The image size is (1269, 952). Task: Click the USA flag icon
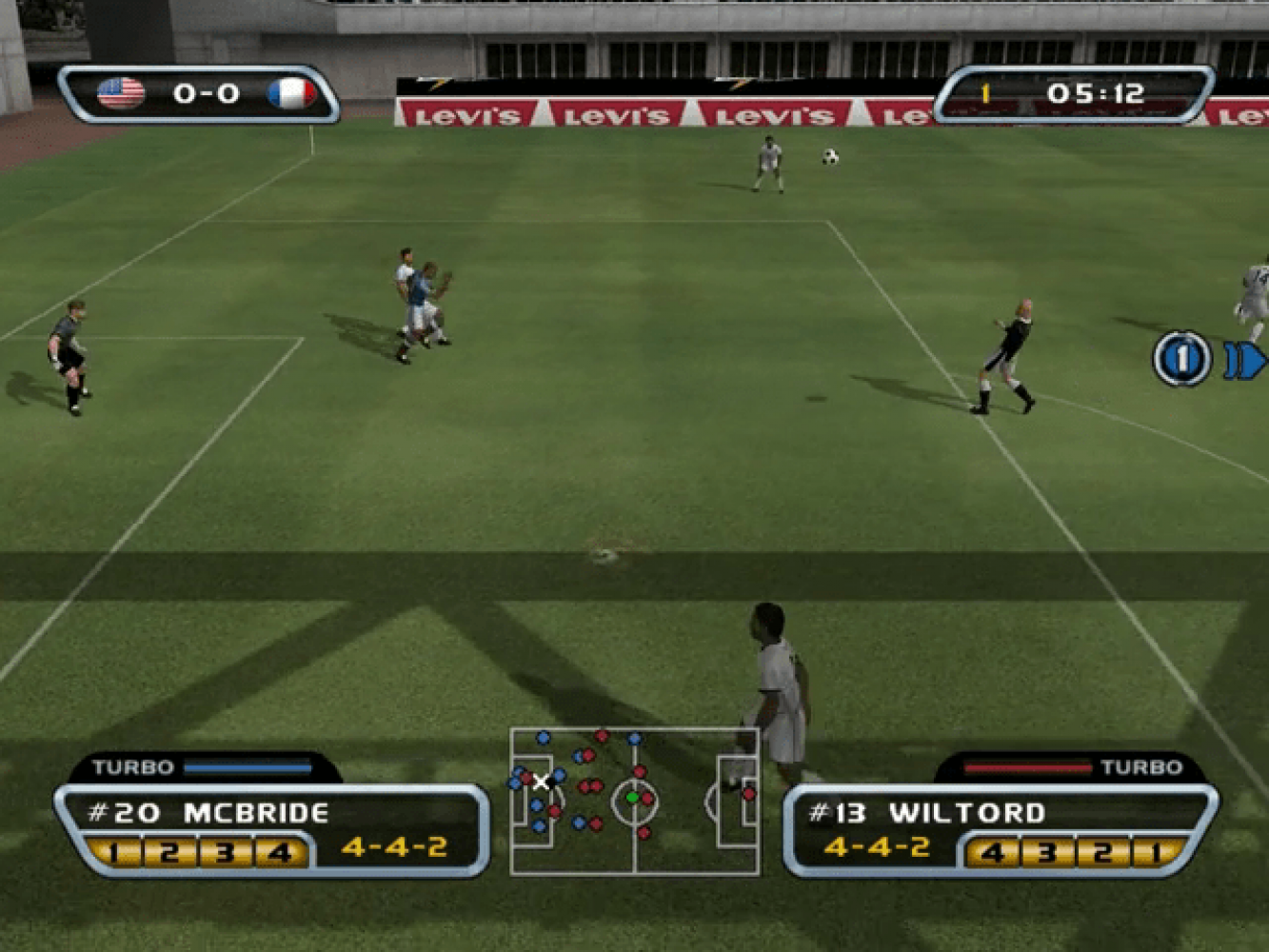(x=121, y=93)
